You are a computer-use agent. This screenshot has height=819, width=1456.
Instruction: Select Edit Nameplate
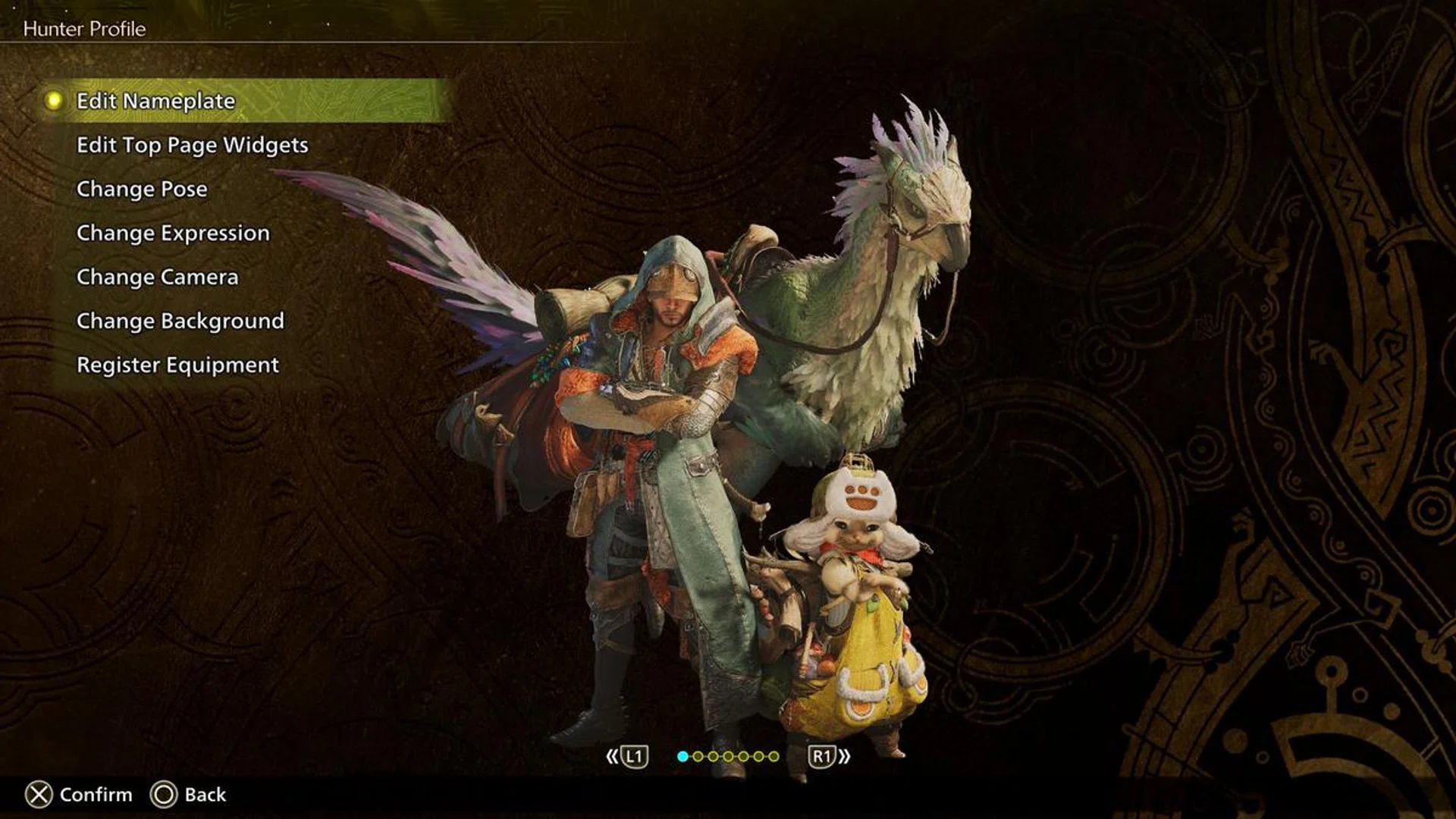(x=155, y=99)
